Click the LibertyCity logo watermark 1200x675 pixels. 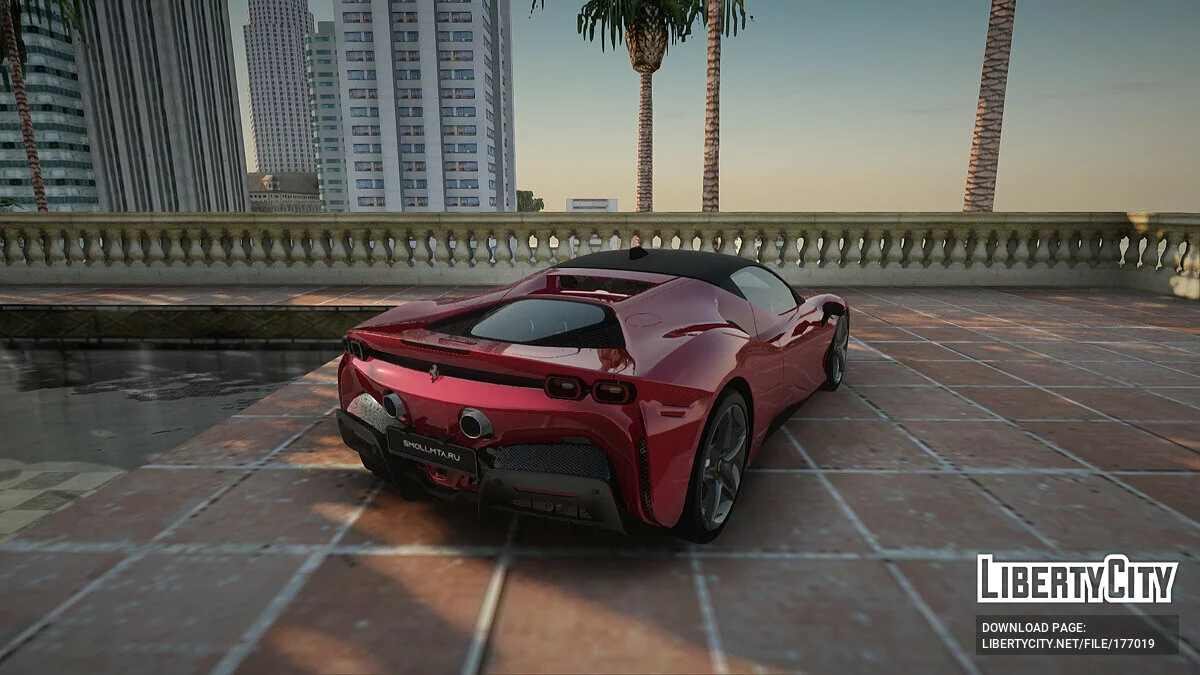(x=1077, y=580)
